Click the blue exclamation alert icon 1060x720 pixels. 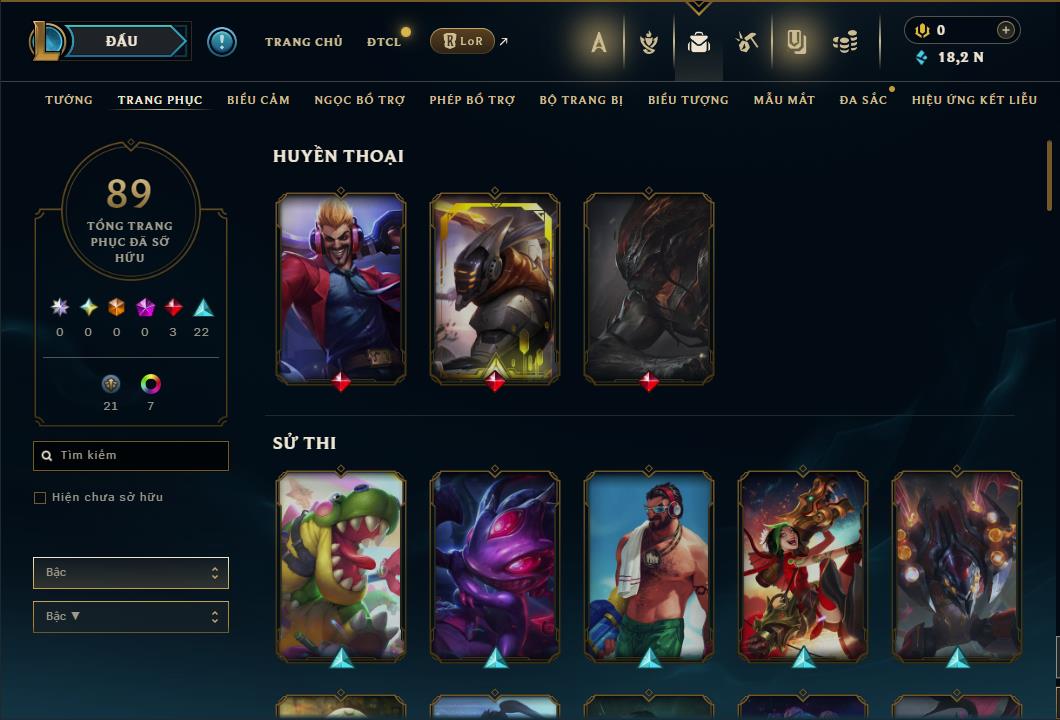[x=222, y=41]
